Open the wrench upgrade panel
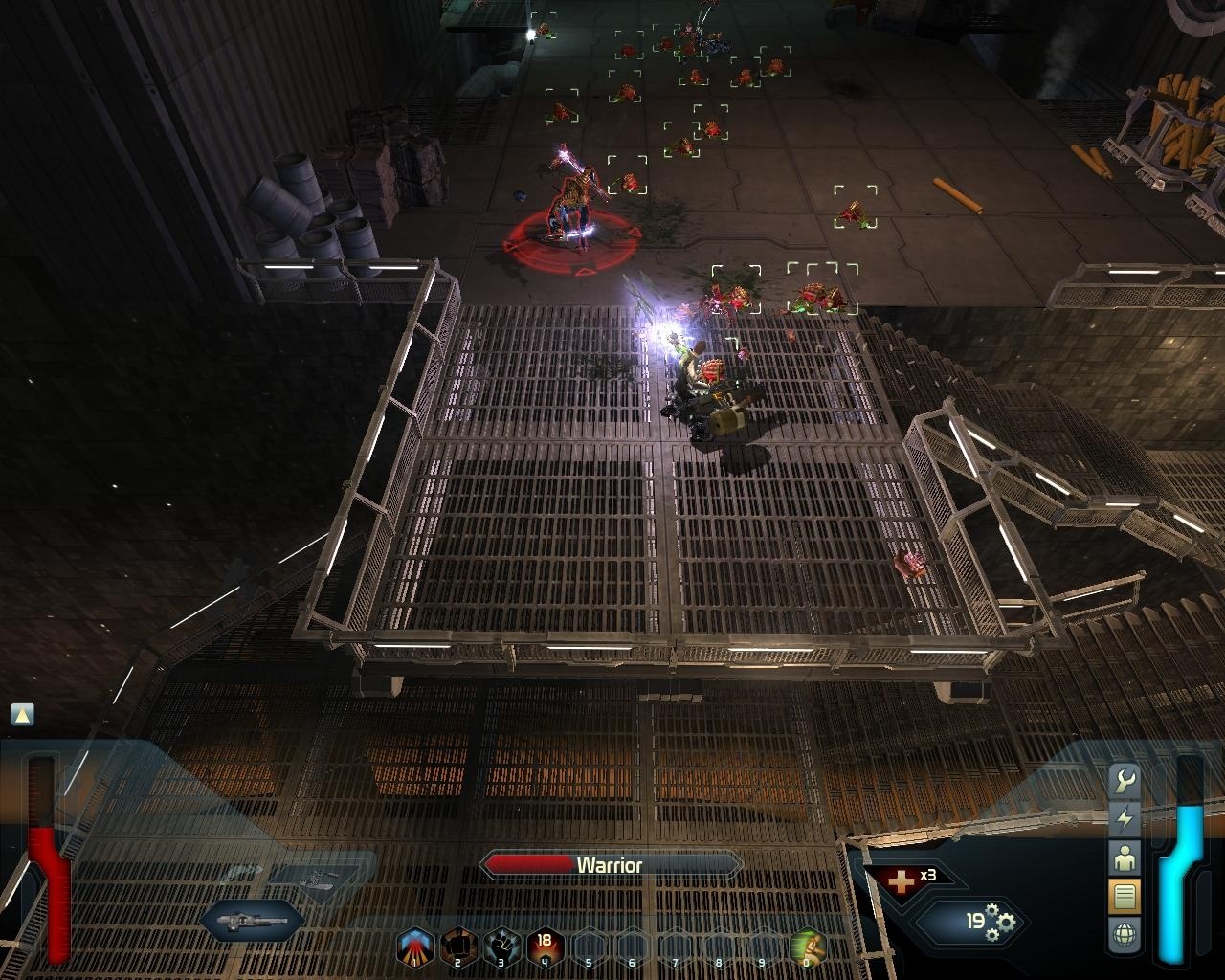This screenshot has height=980, width=1225. coord(1125,780)
